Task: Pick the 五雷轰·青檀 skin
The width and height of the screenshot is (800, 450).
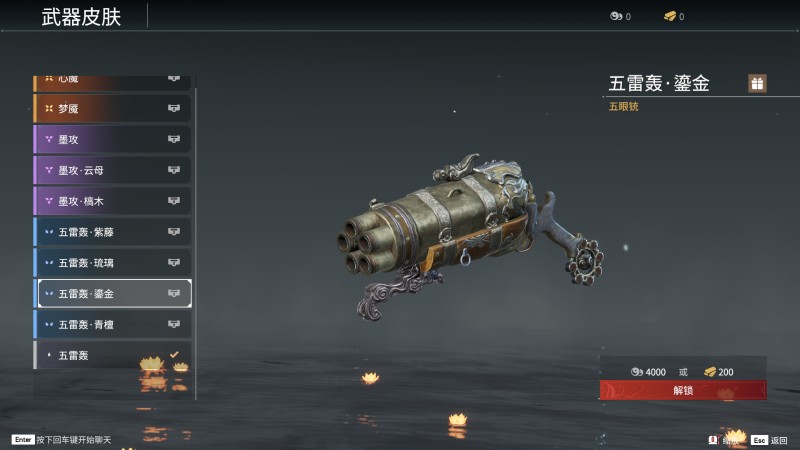Action: pyautogui.click(x=113, y=325)
